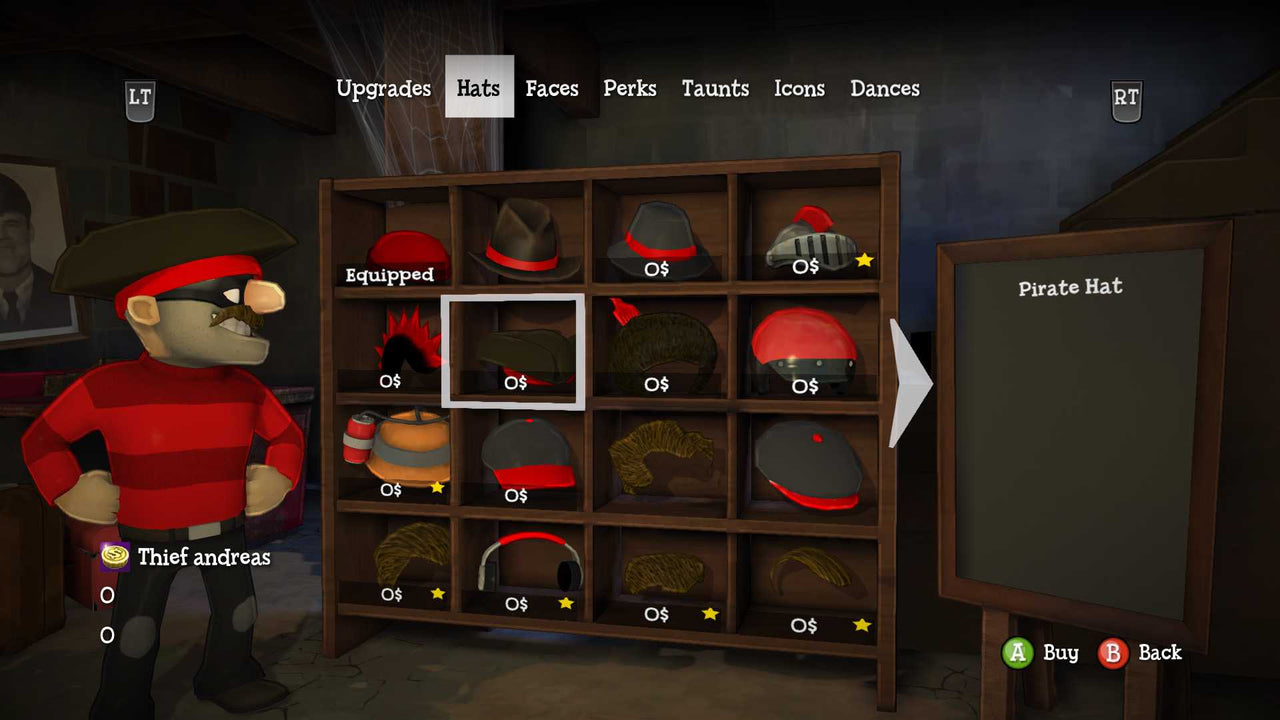Click the LT trigger icon
The image size is (1280, 720).
(139, 97)
